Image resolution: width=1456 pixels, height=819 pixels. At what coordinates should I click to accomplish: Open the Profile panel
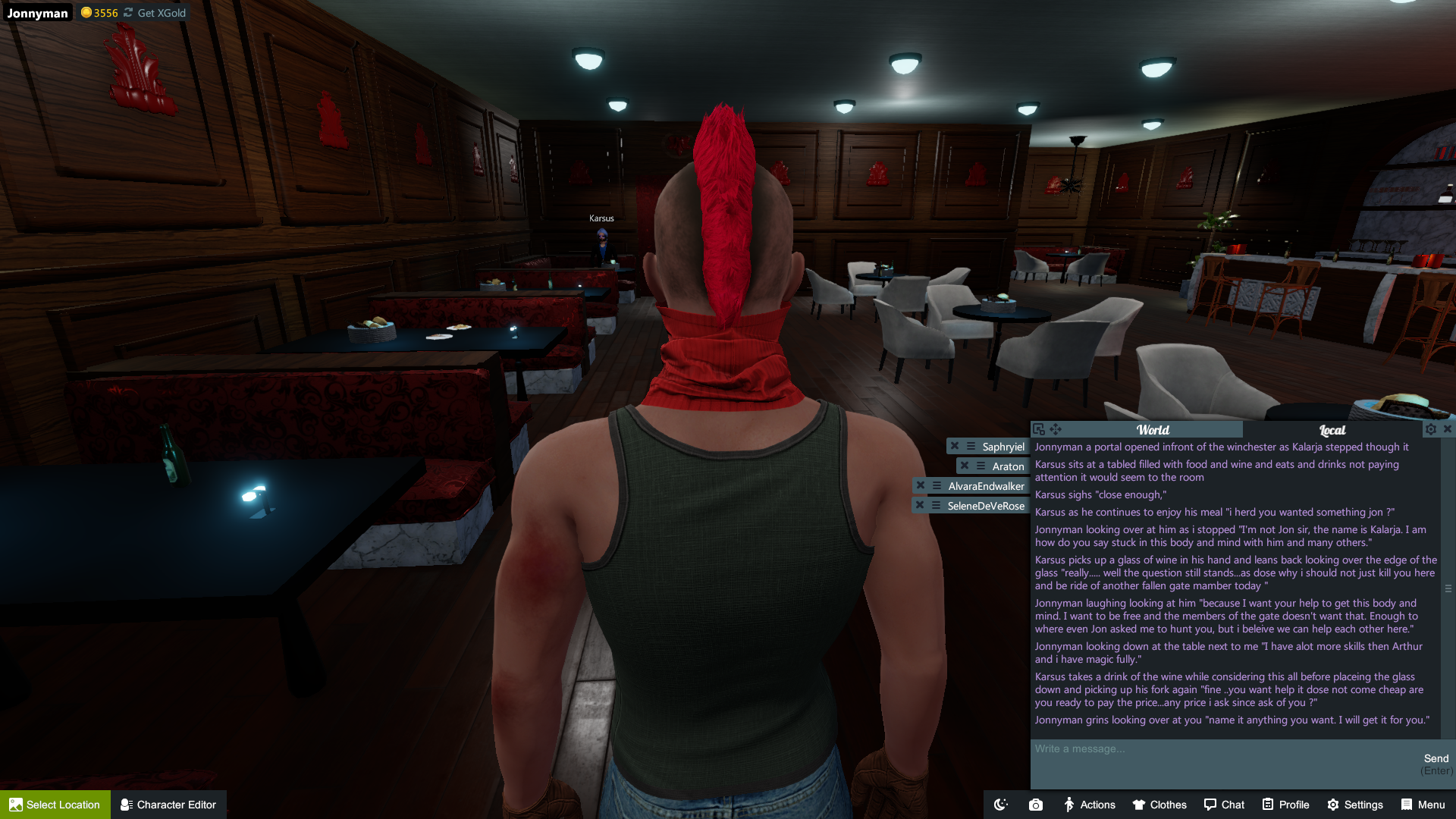1285,805
